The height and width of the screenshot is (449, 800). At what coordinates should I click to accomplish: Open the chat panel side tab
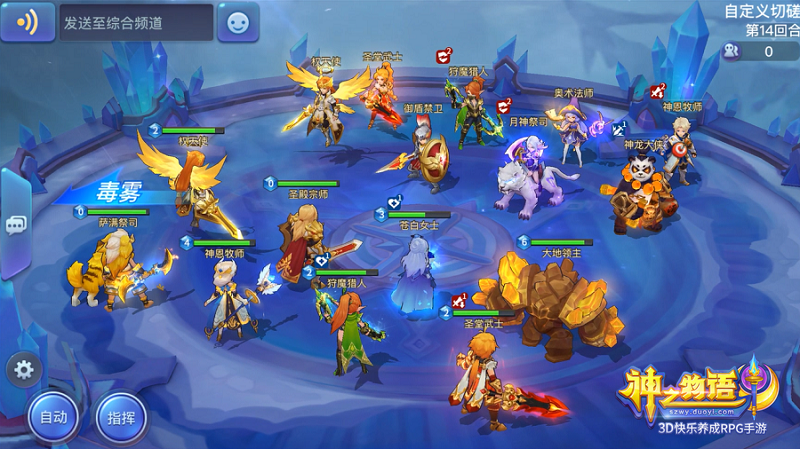(15, 224)
